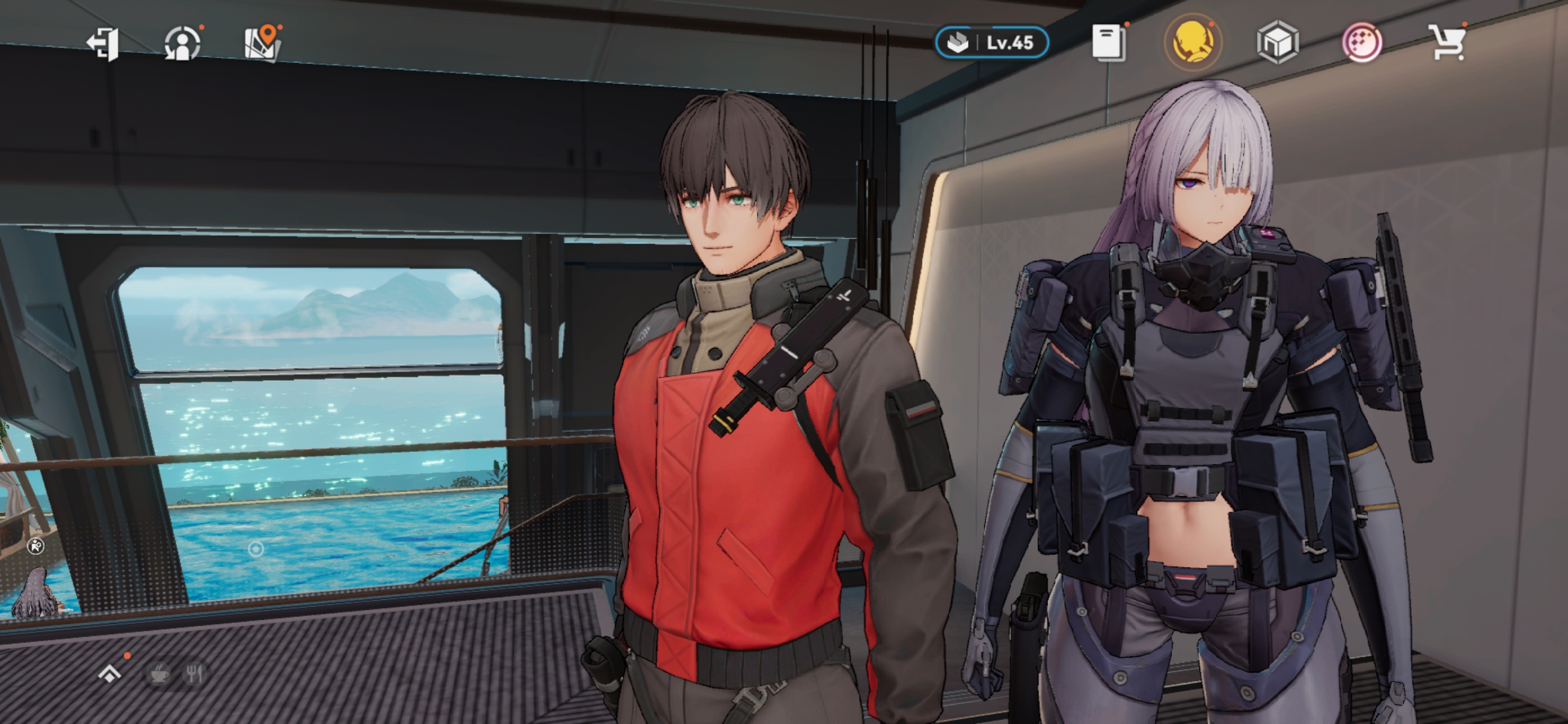Viewport: 1568px width, 724px height.
Task: Select the yellow character portrait icon
Action: pyautogui.click(x=1193, y=43)
